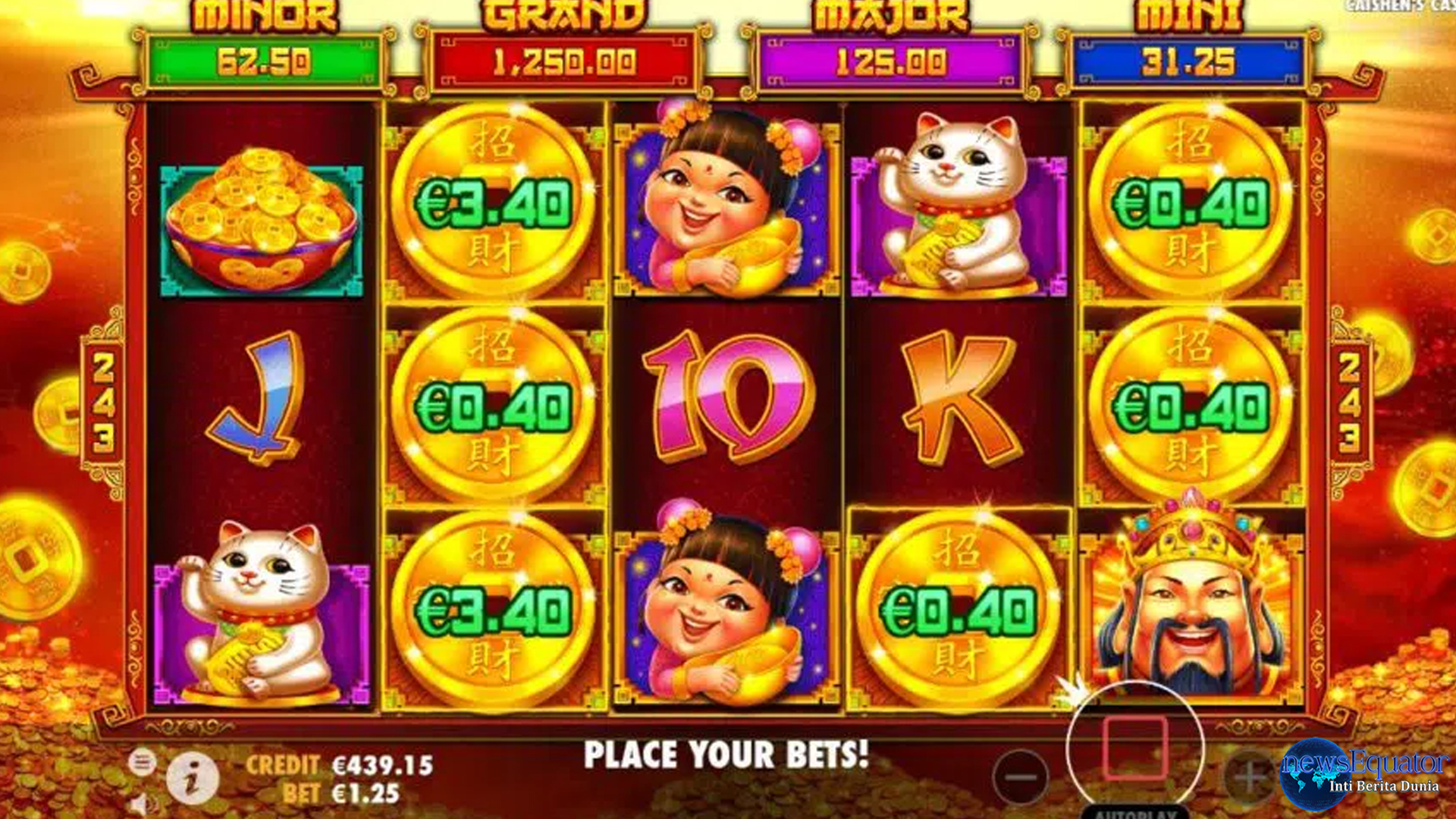Open the Autoplay options
The image size is (1456, 819).
click(x=1134, y=812)
